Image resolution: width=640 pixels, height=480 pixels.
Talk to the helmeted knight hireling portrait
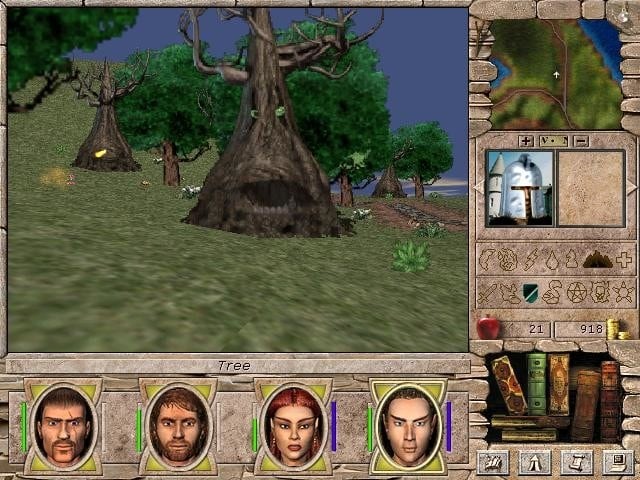click(x=518, y=188)
